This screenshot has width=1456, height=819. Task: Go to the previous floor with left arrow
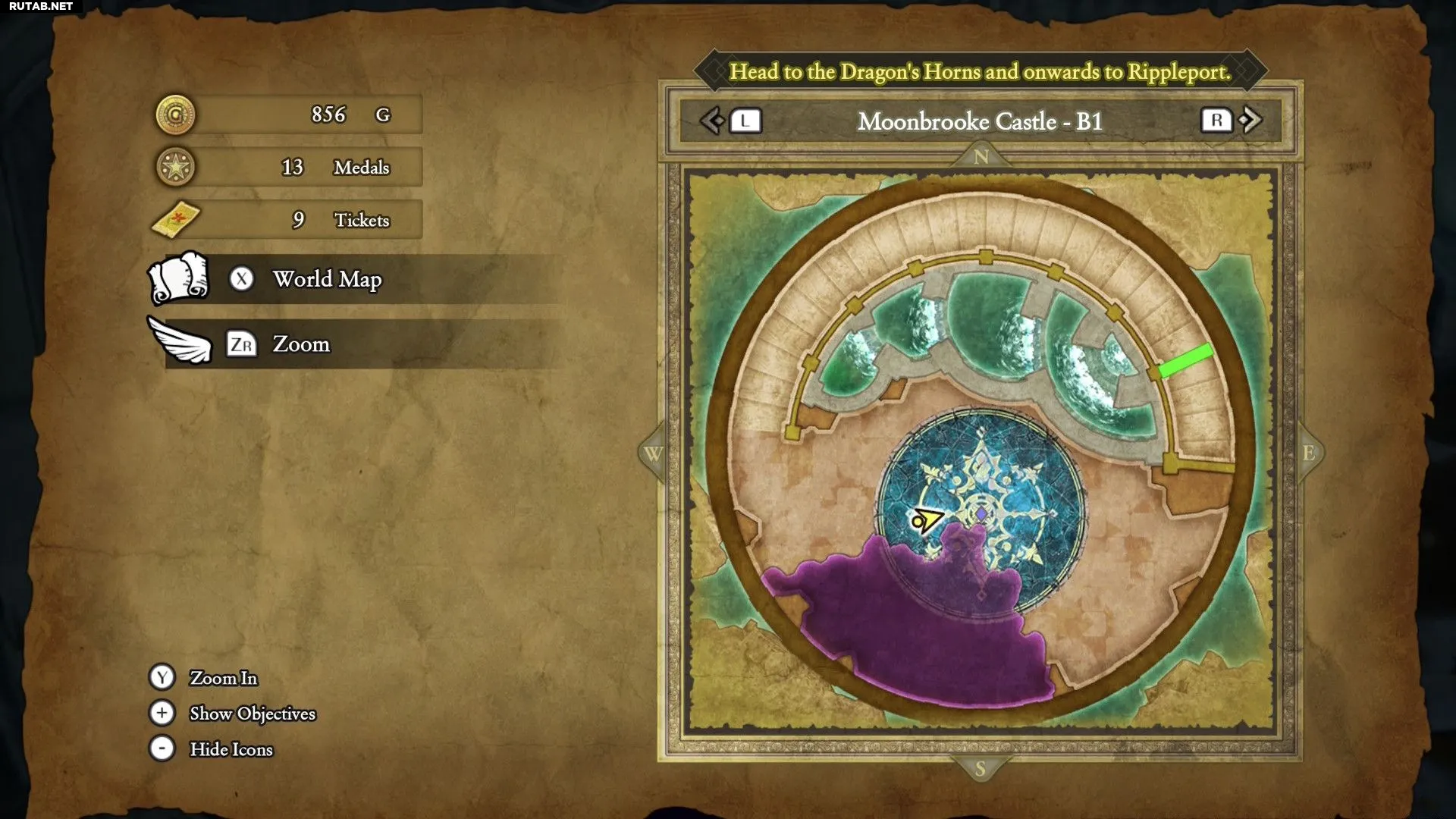pyautogui.click(x=712, y=121)
